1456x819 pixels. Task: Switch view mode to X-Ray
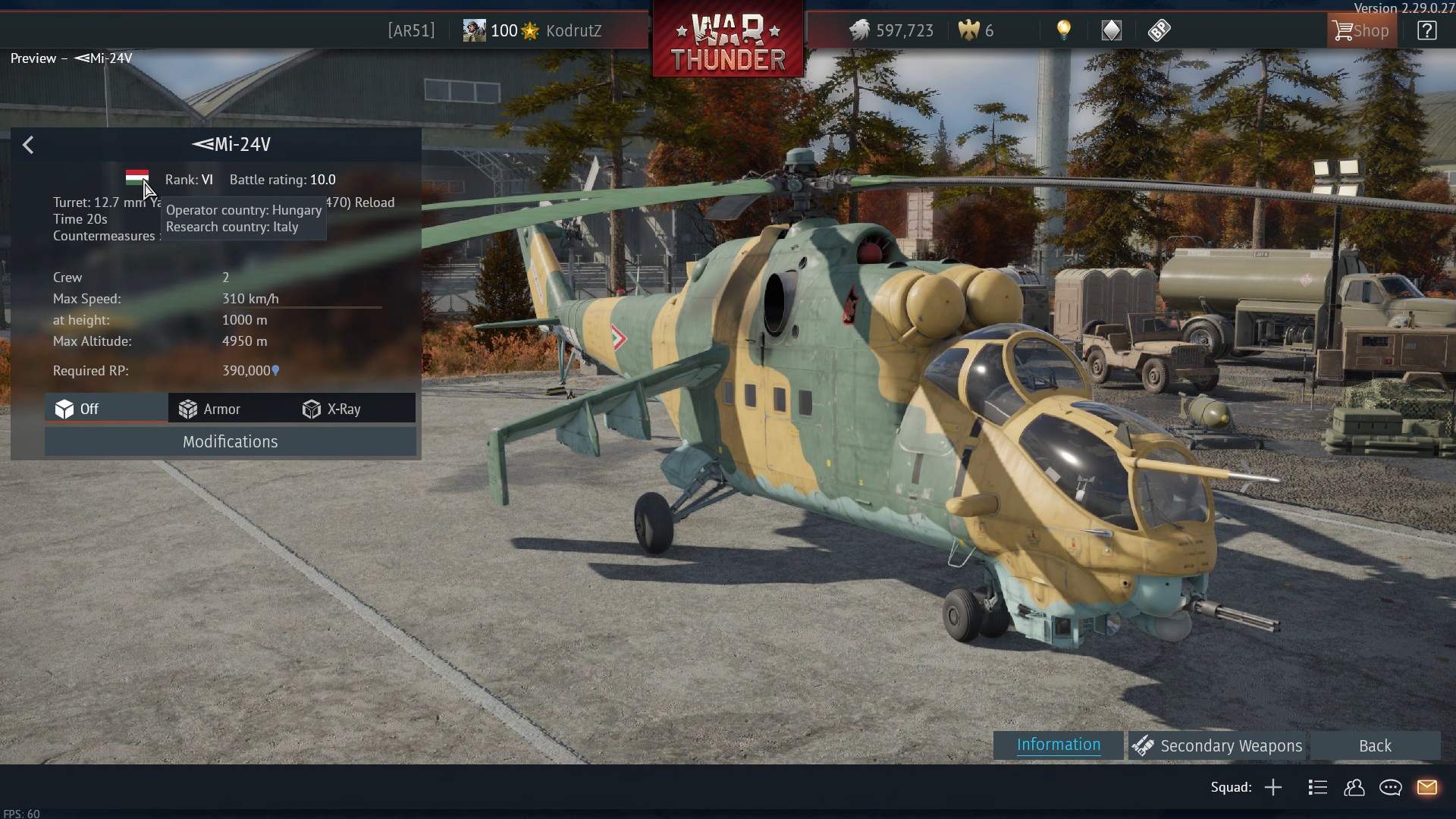tap(331, 409)
